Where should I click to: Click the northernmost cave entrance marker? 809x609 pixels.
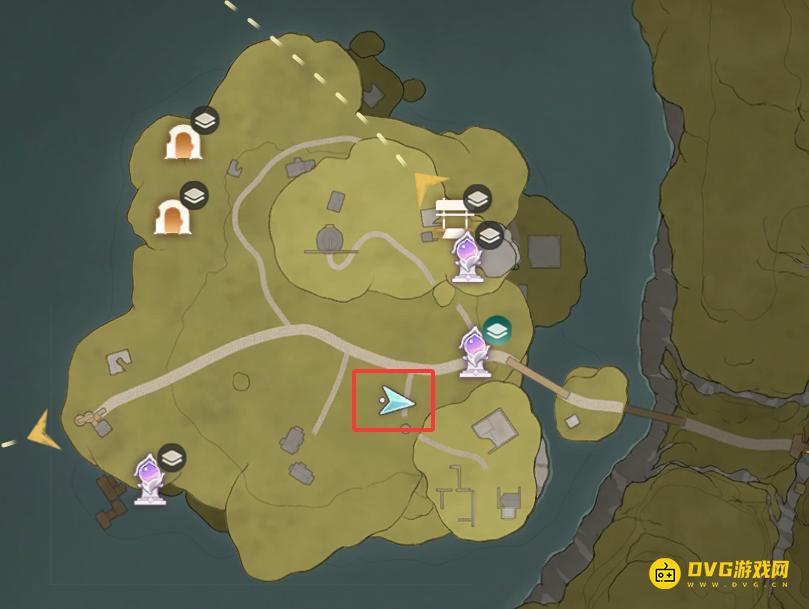(x=182, y=143)
